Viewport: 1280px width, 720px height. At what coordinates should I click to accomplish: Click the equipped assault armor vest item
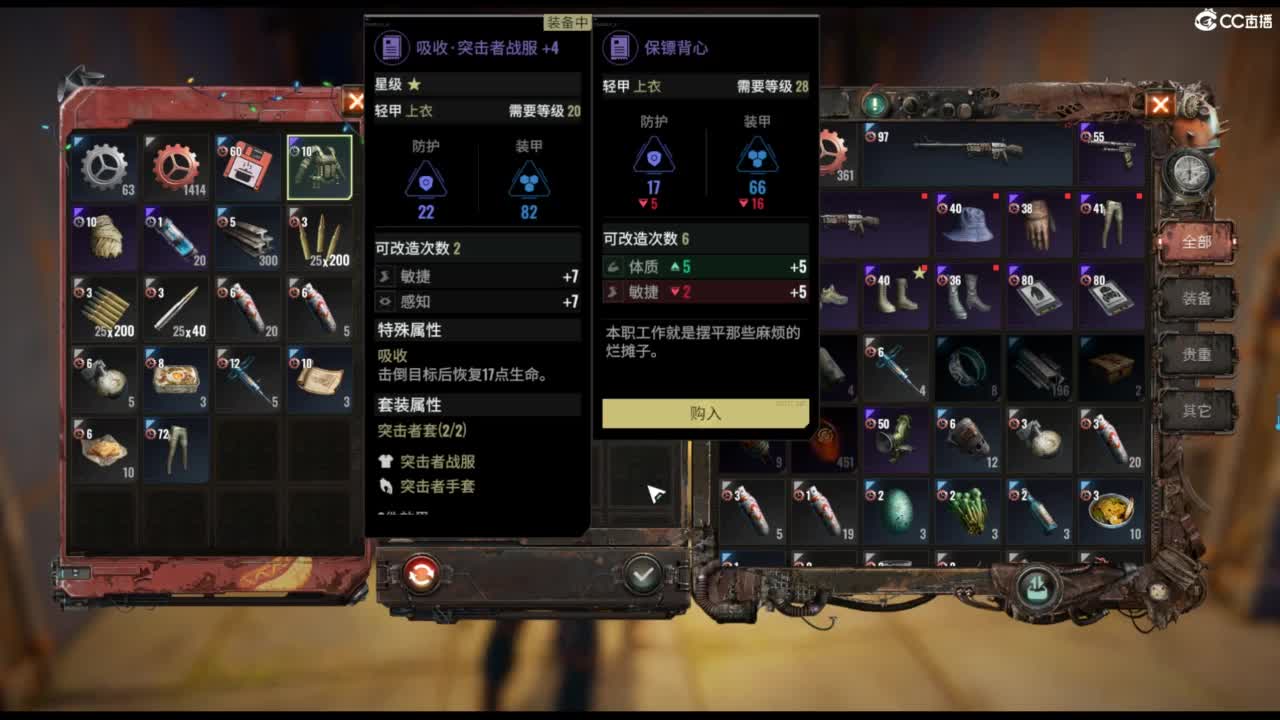click(320, 165)
